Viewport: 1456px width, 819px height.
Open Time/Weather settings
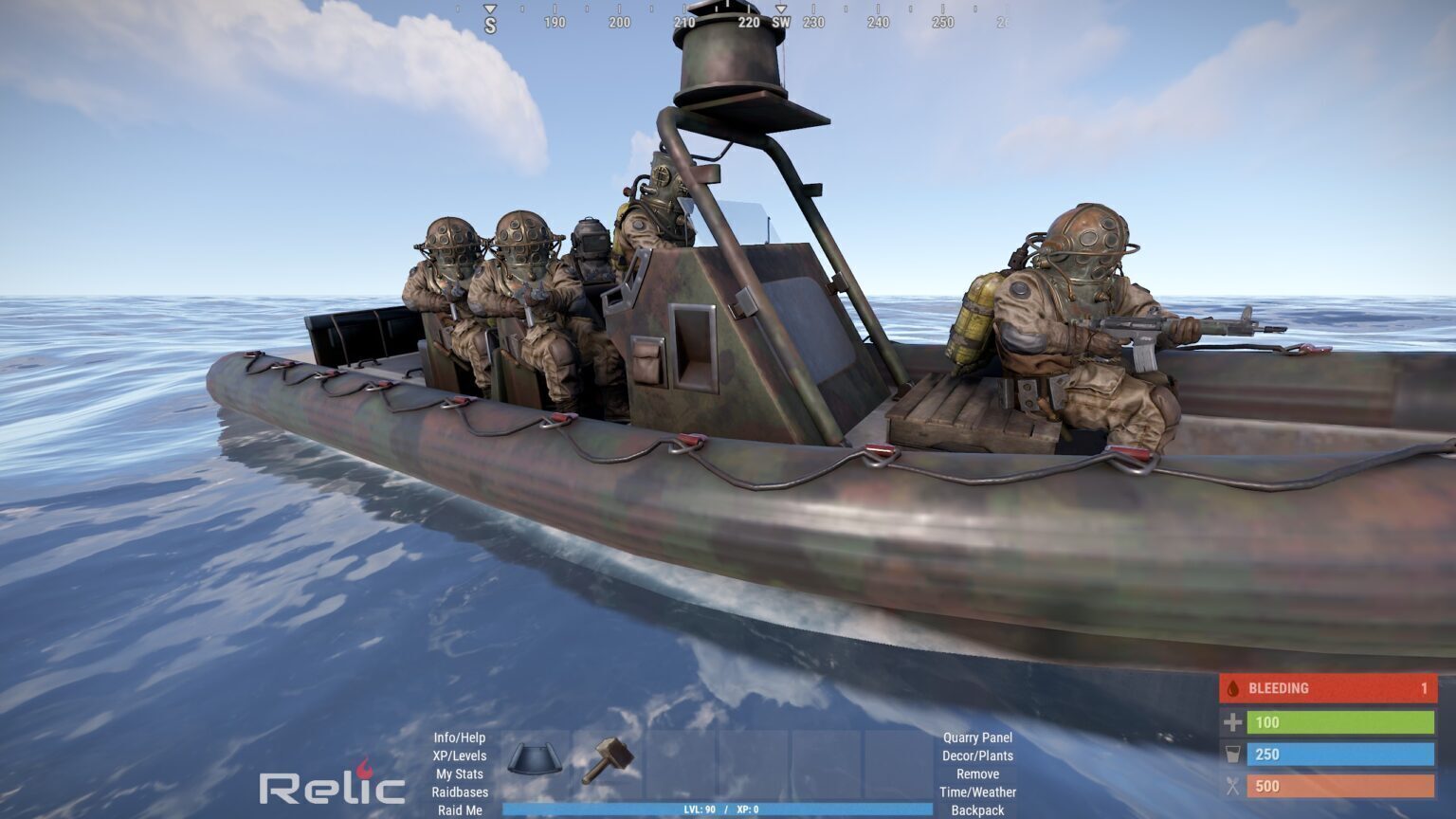pyautogui.click(x=977, y=792)
